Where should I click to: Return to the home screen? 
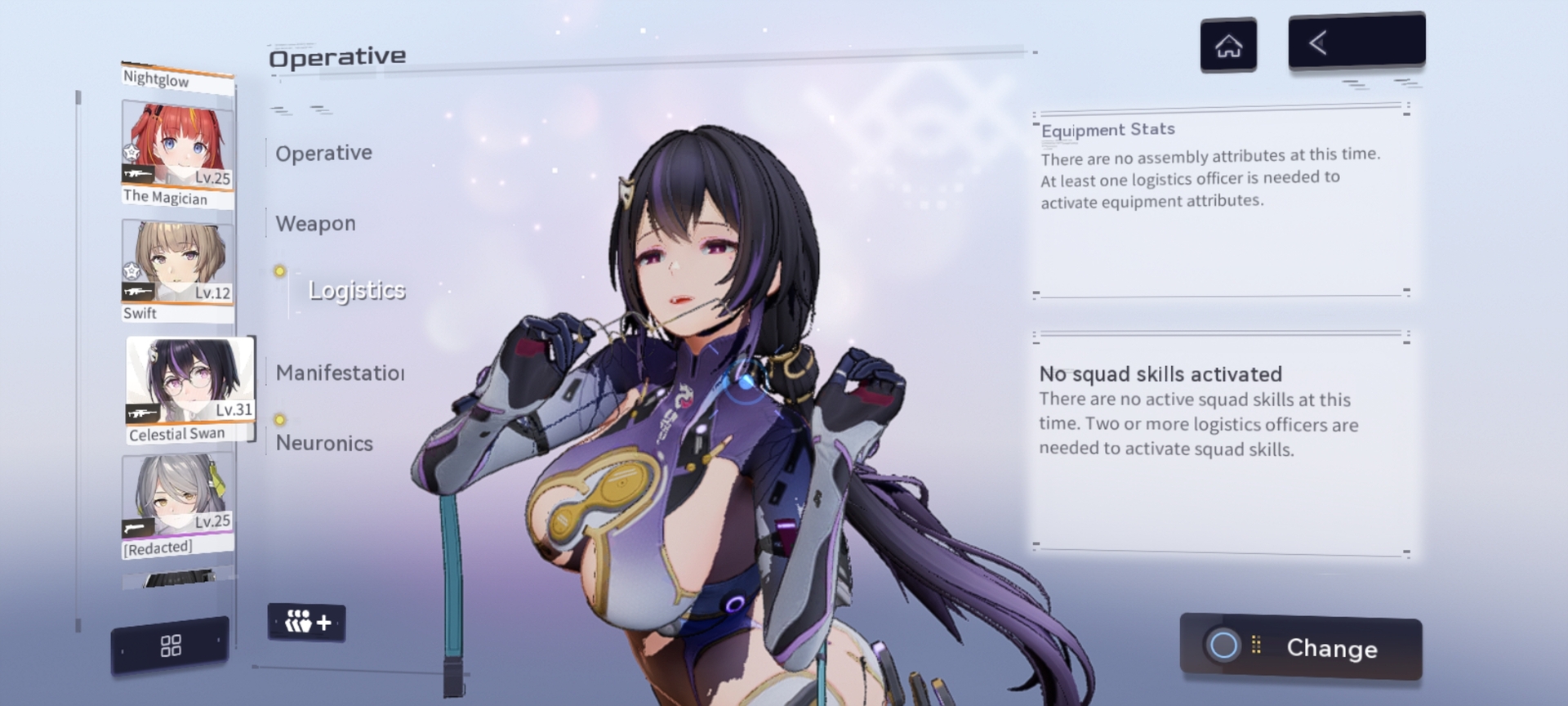click(x=1228, y=46)
